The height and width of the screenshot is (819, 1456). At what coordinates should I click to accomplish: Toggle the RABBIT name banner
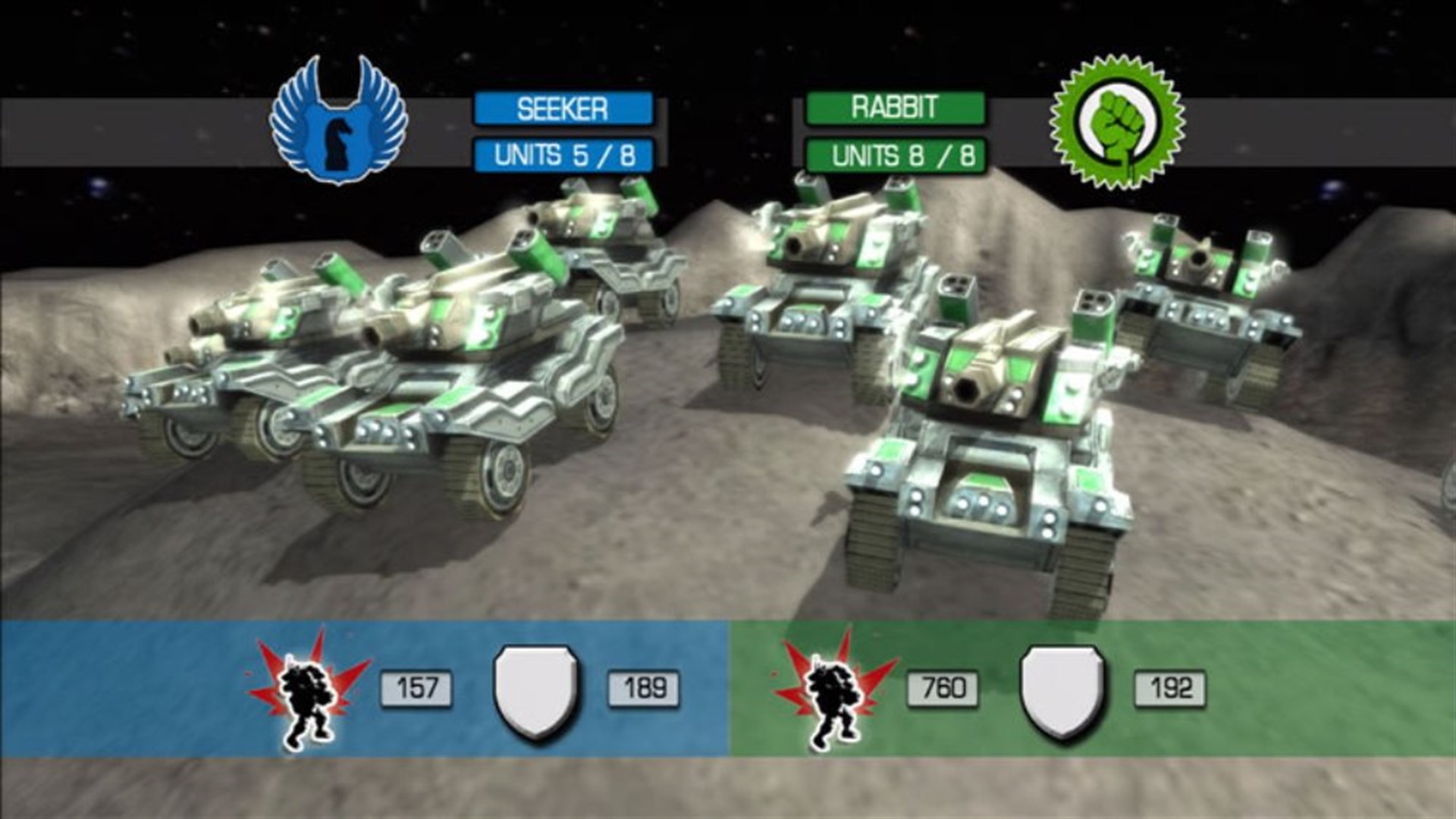click(895, 108)
